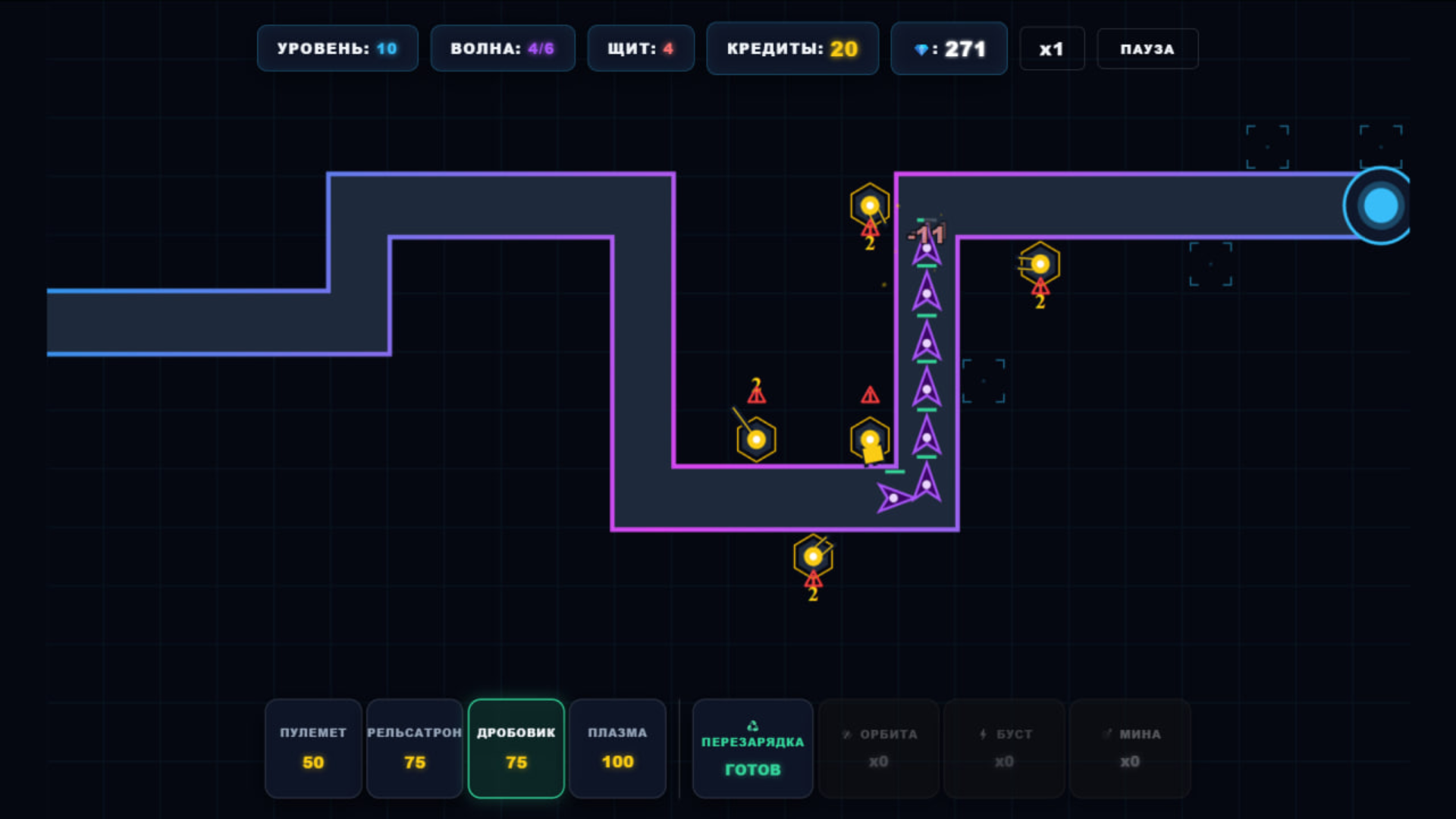Select the level-2 turret by the right path
Viewport: 1456px width, 819px height.
coord(1040,264)
